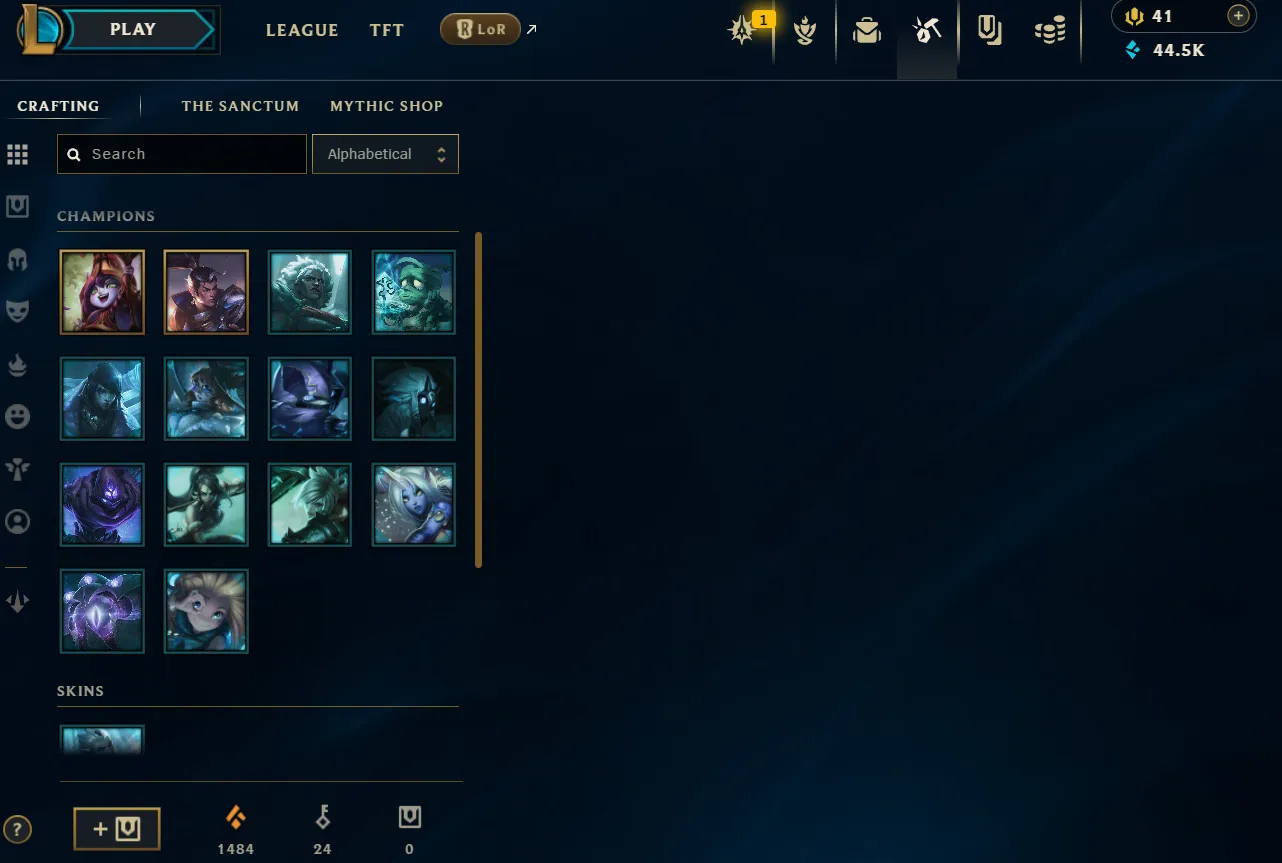Open the help question mark
This screenshot has height=863, width=1282.
coord(18,829)
